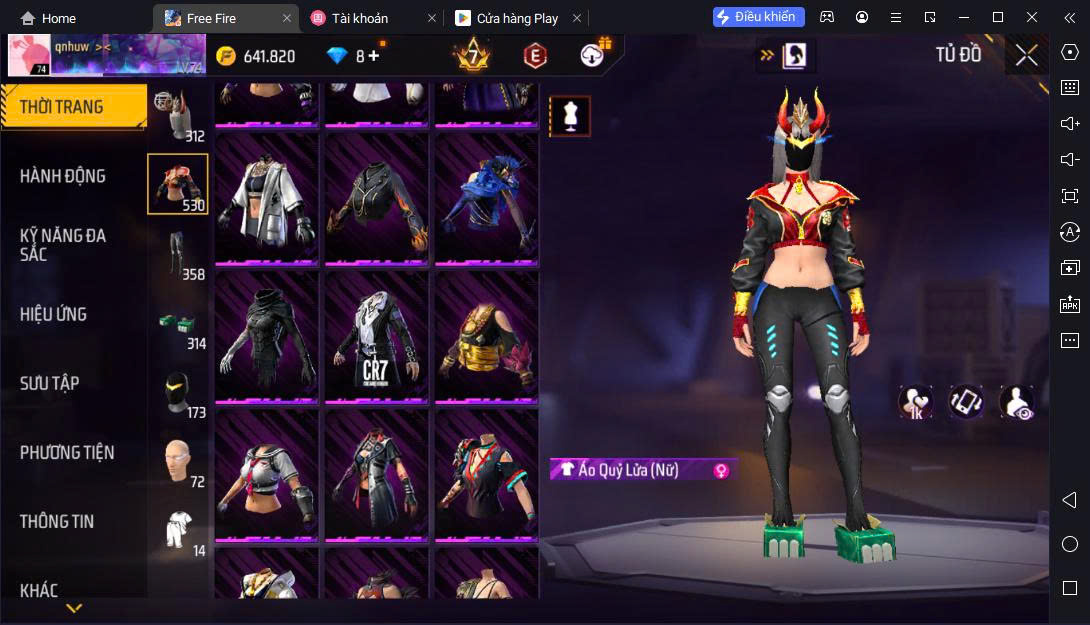Image resolution: width=1090 pixels, height=625 pixels.
Task: Open the THỜI TRANG category
Action: [62, 107]
